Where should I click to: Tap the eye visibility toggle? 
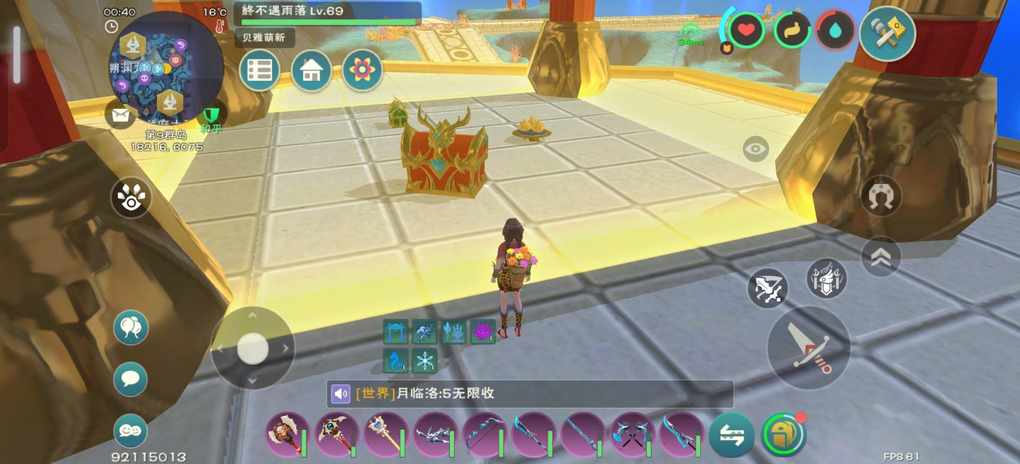[756, 150]
